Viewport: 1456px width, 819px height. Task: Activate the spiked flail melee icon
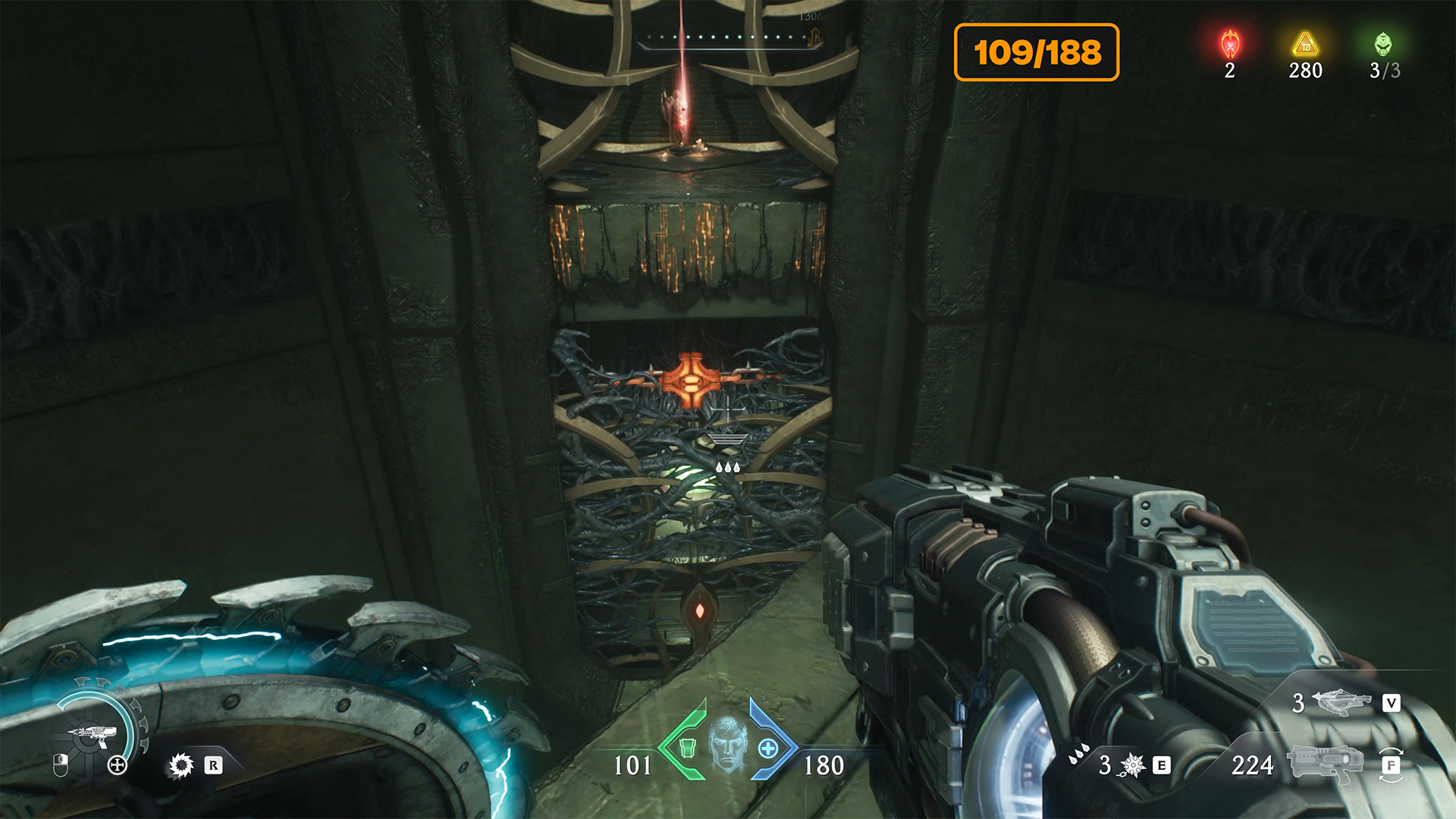(1132, 765)
